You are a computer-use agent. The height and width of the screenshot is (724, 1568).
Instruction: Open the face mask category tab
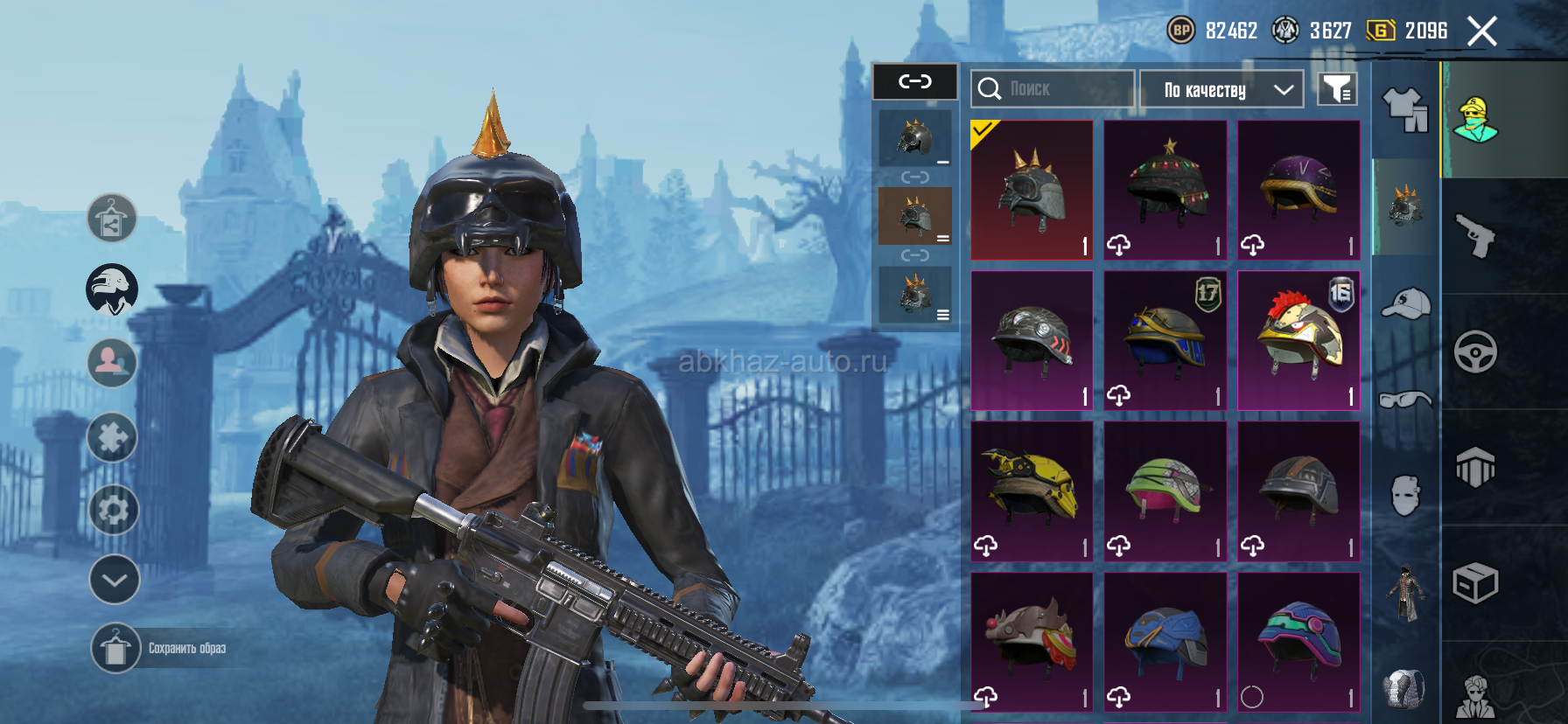pyautogui.click(x=1405, y=496)
